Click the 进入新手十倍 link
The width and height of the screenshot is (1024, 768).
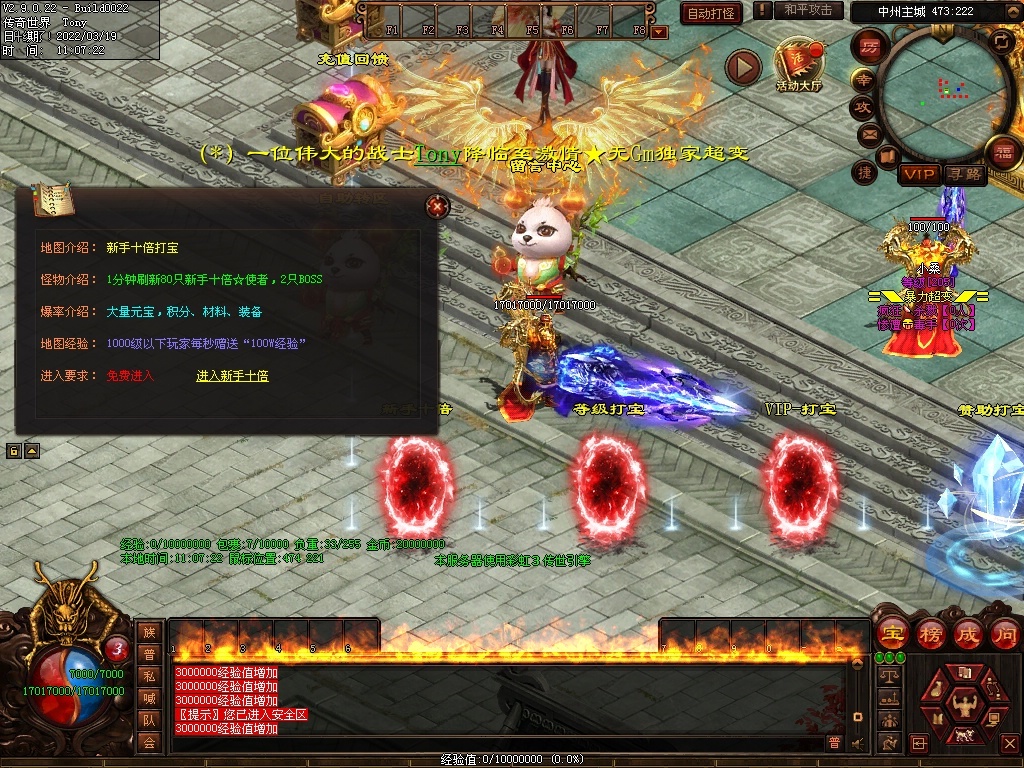[x=232, y=376]
